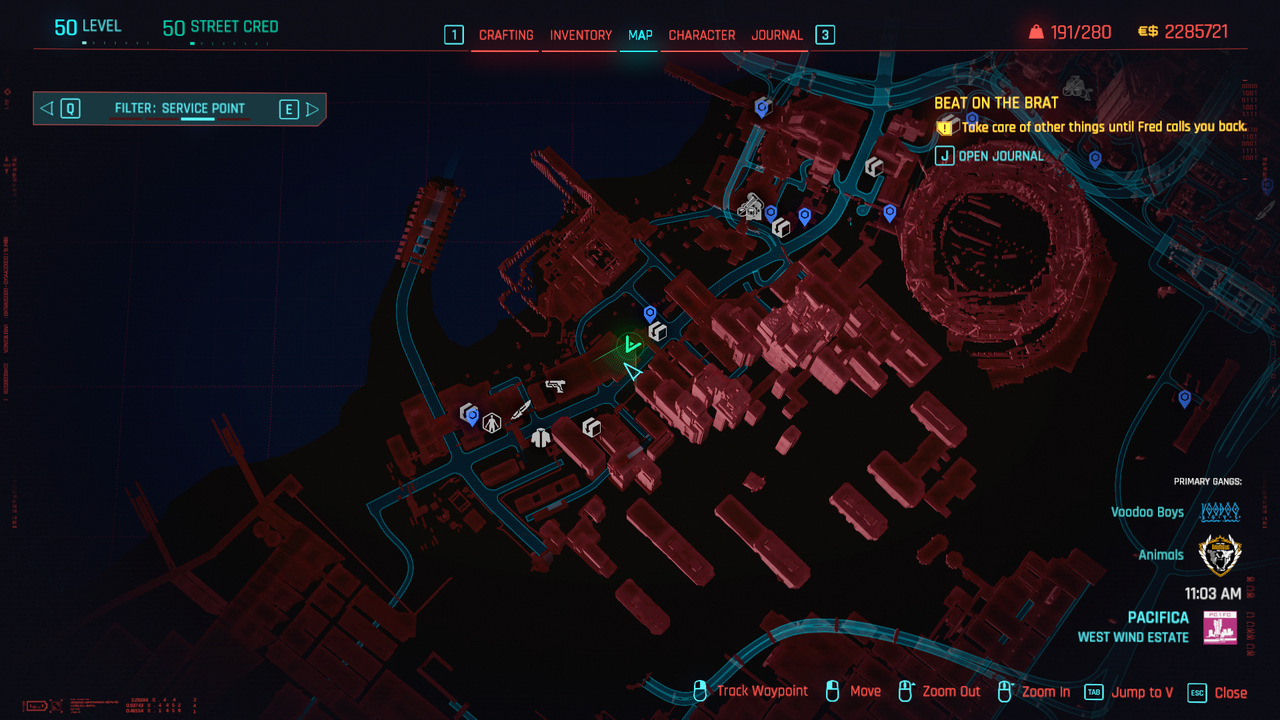Click the Open Journal button
1280x720 pixels.
click(x=990, y=156)
